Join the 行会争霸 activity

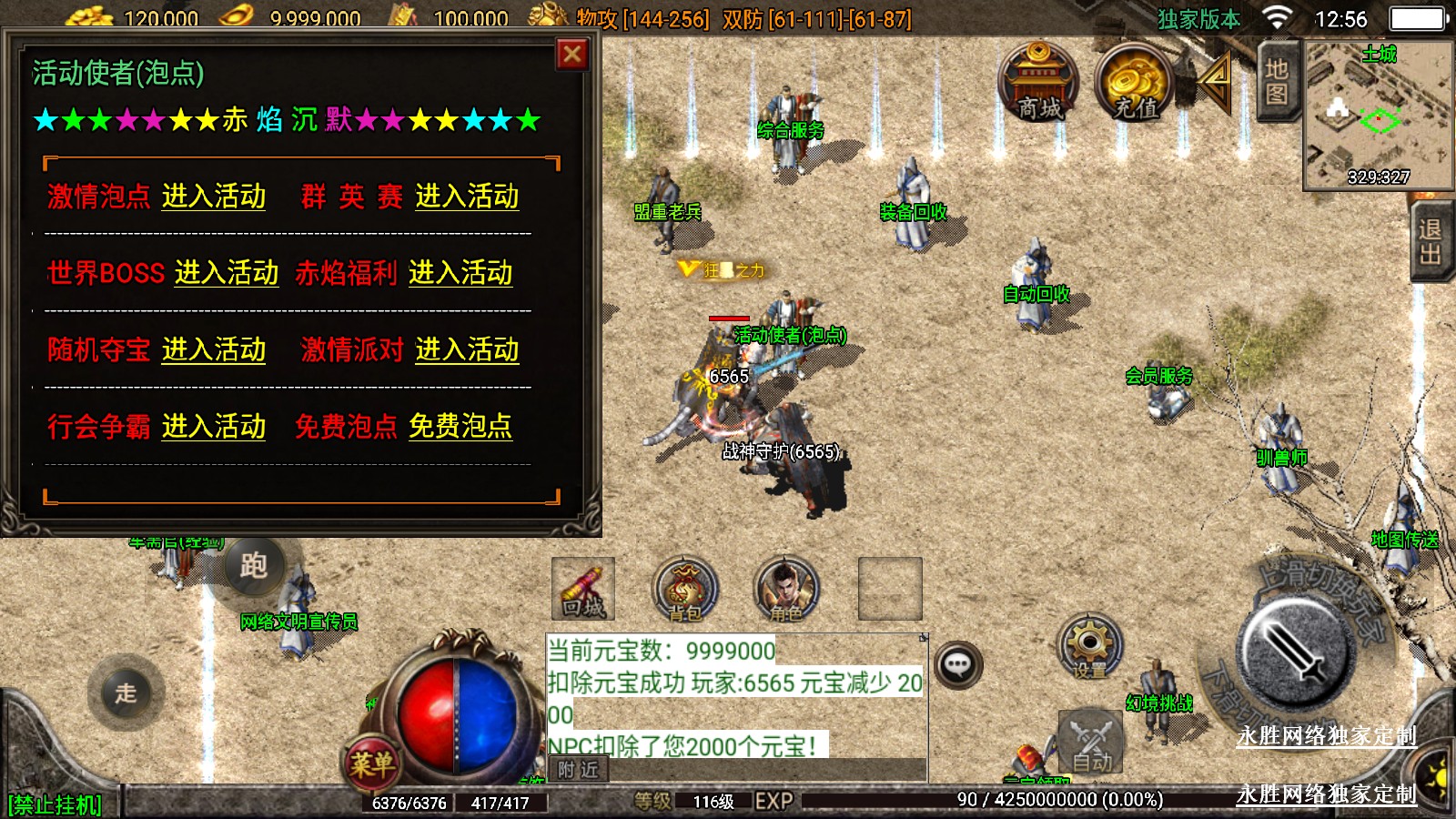[214, 427]
